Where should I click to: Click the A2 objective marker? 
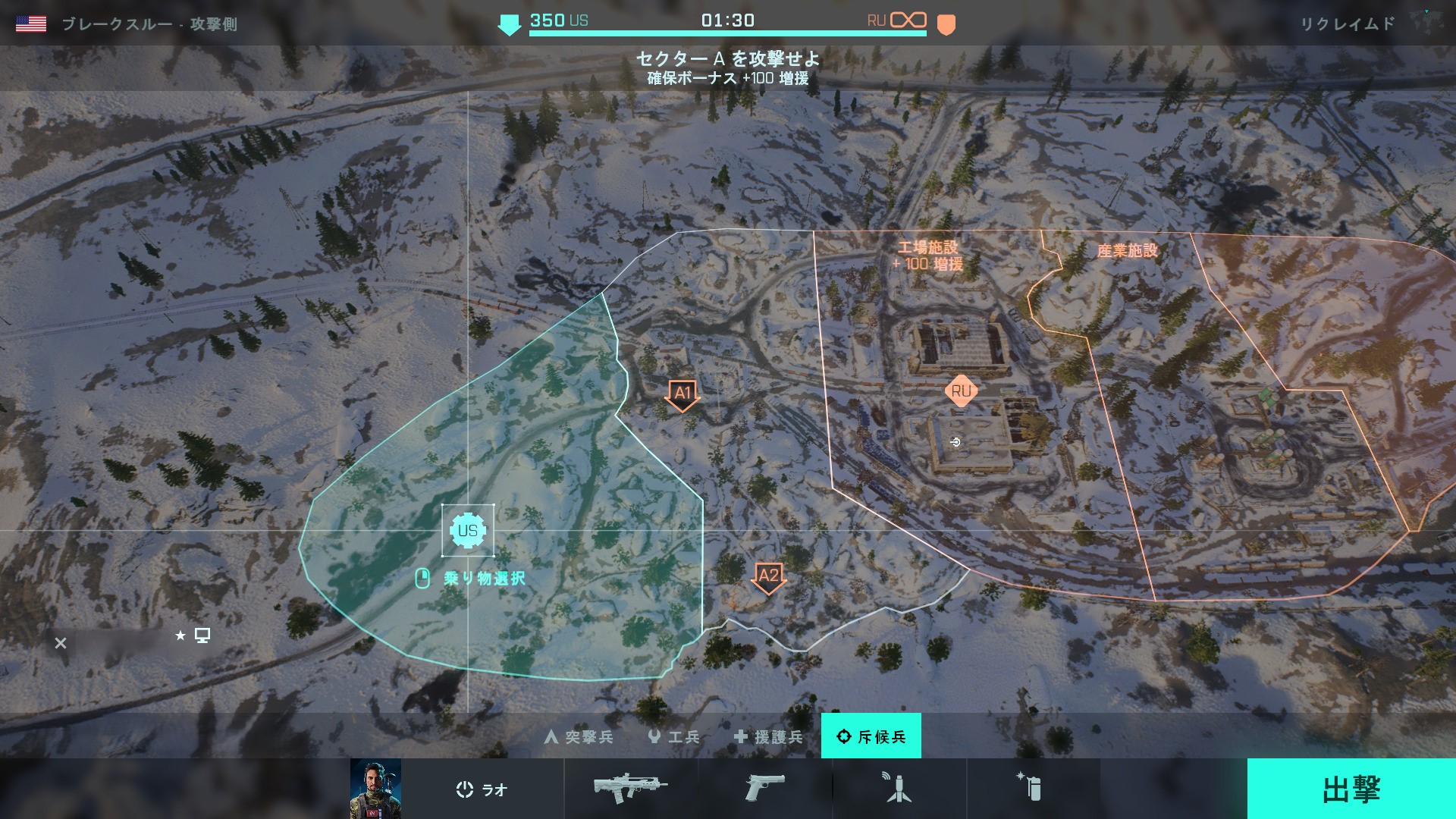point(768,577)
